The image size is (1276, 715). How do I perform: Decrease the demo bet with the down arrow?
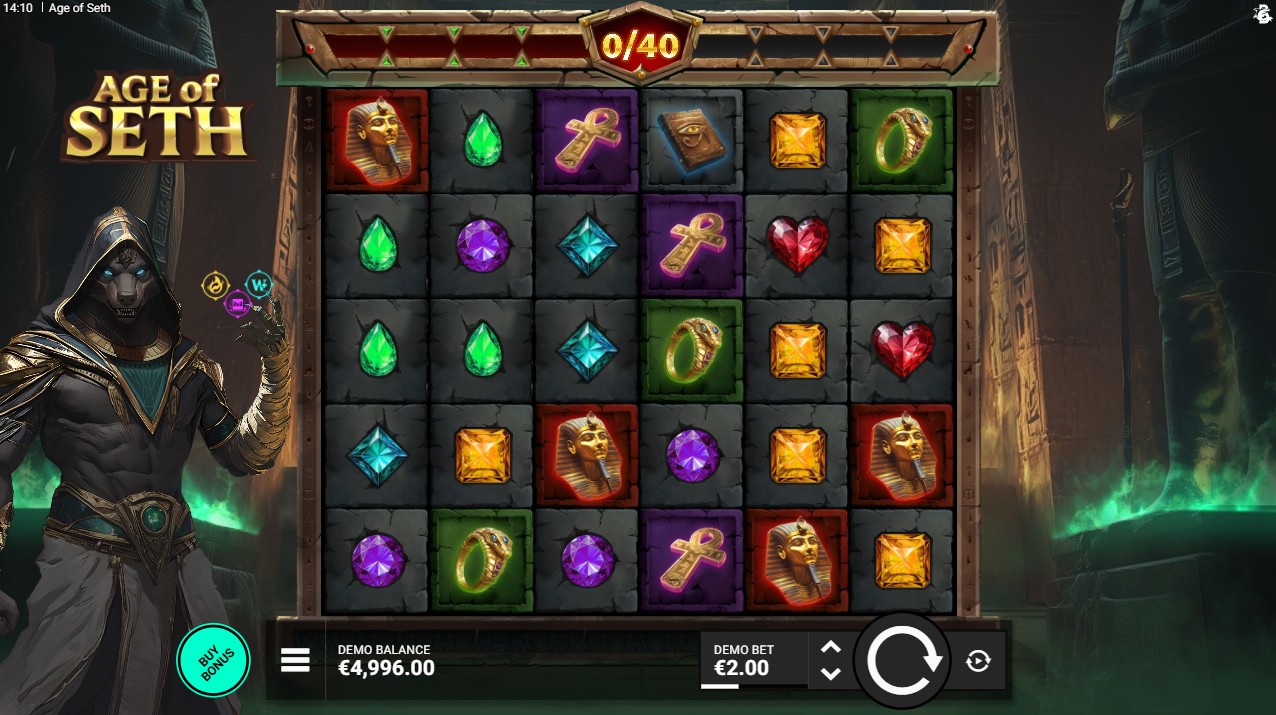[x=830, y=674]
